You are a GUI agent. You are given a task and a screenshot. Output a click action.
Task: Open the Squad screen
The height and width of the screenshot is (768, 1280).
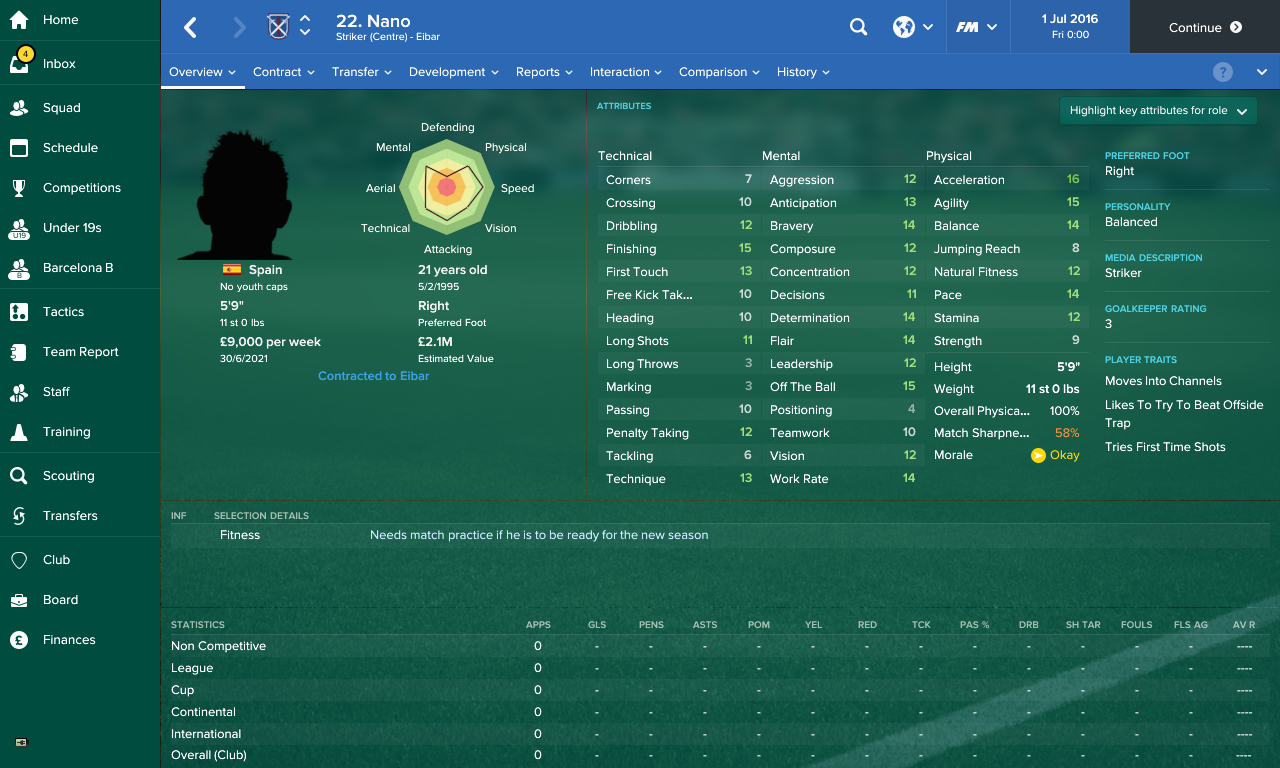pos(60,107)
